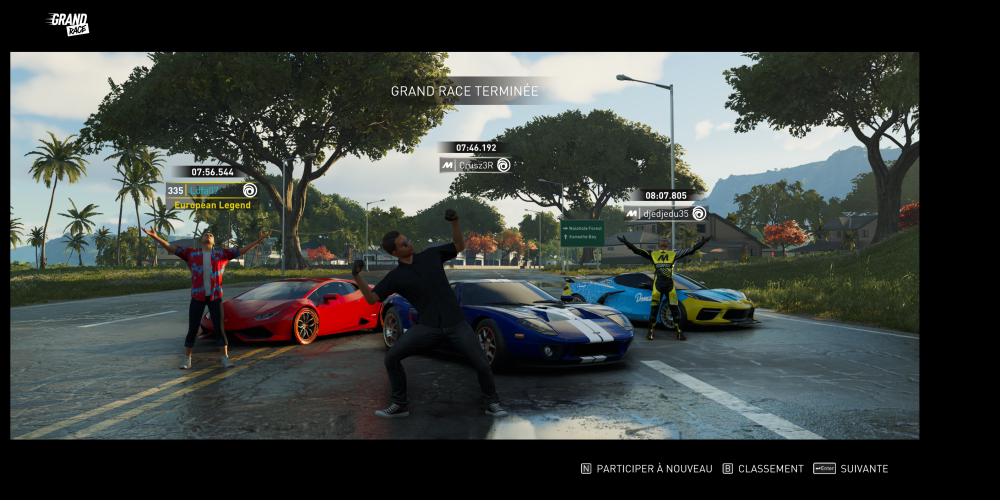Choose Participer à nouveau to race again

(647, 468)
